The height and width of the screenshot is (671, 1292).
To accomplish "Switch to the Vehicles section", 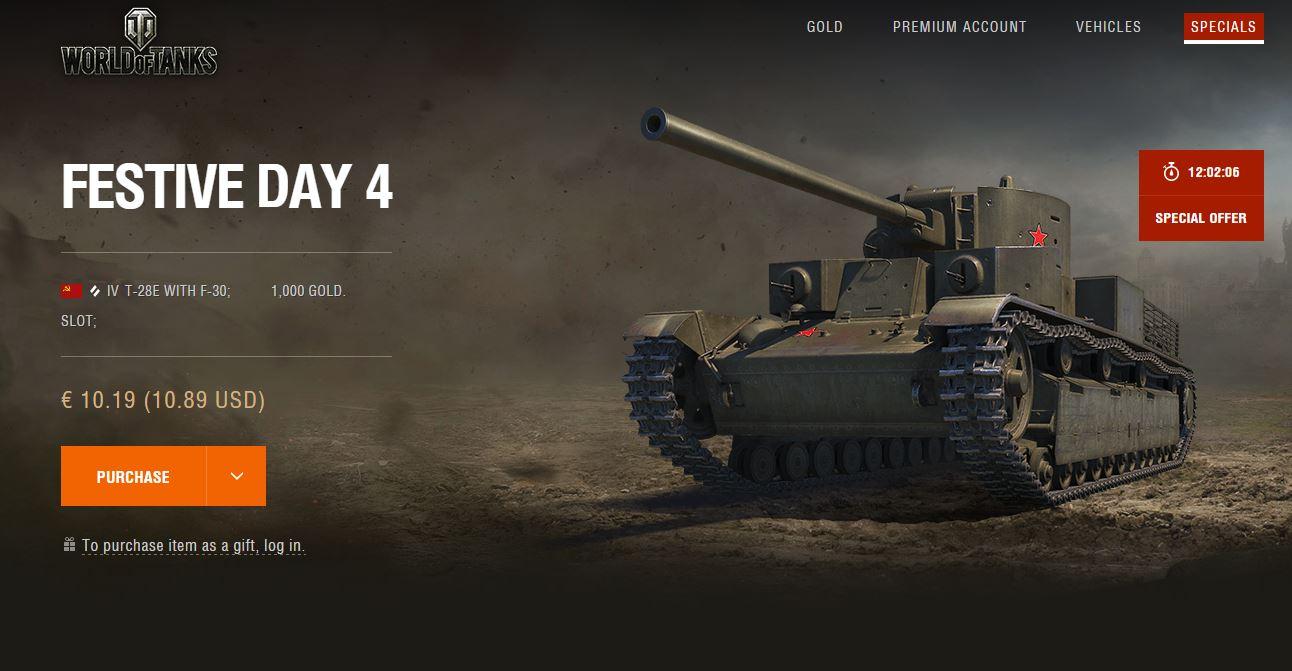I will [1108, 27].
